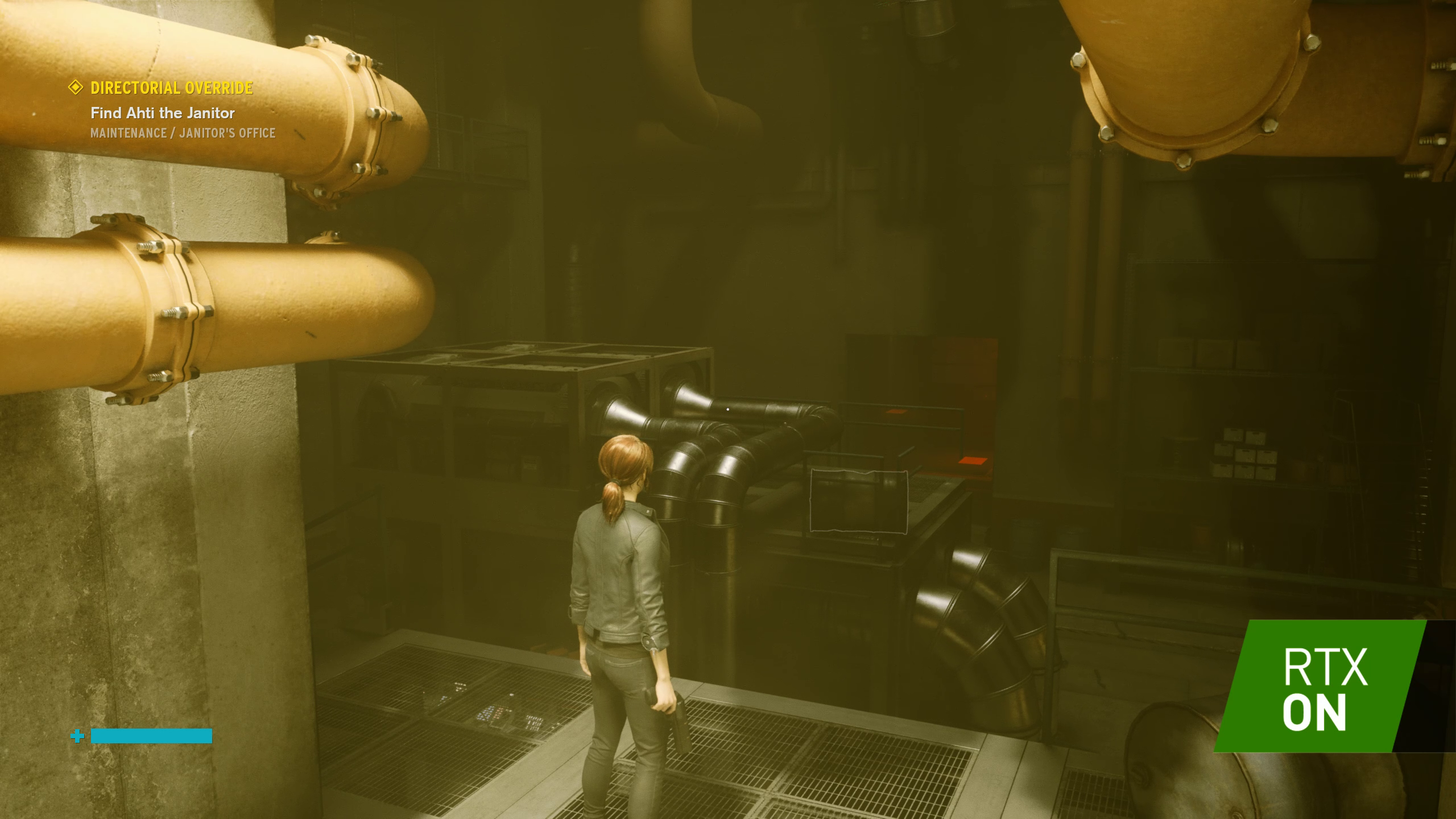Click the yellow diamond mission marker icon
The image size is (1456, 819).
(x=76, y=88)
